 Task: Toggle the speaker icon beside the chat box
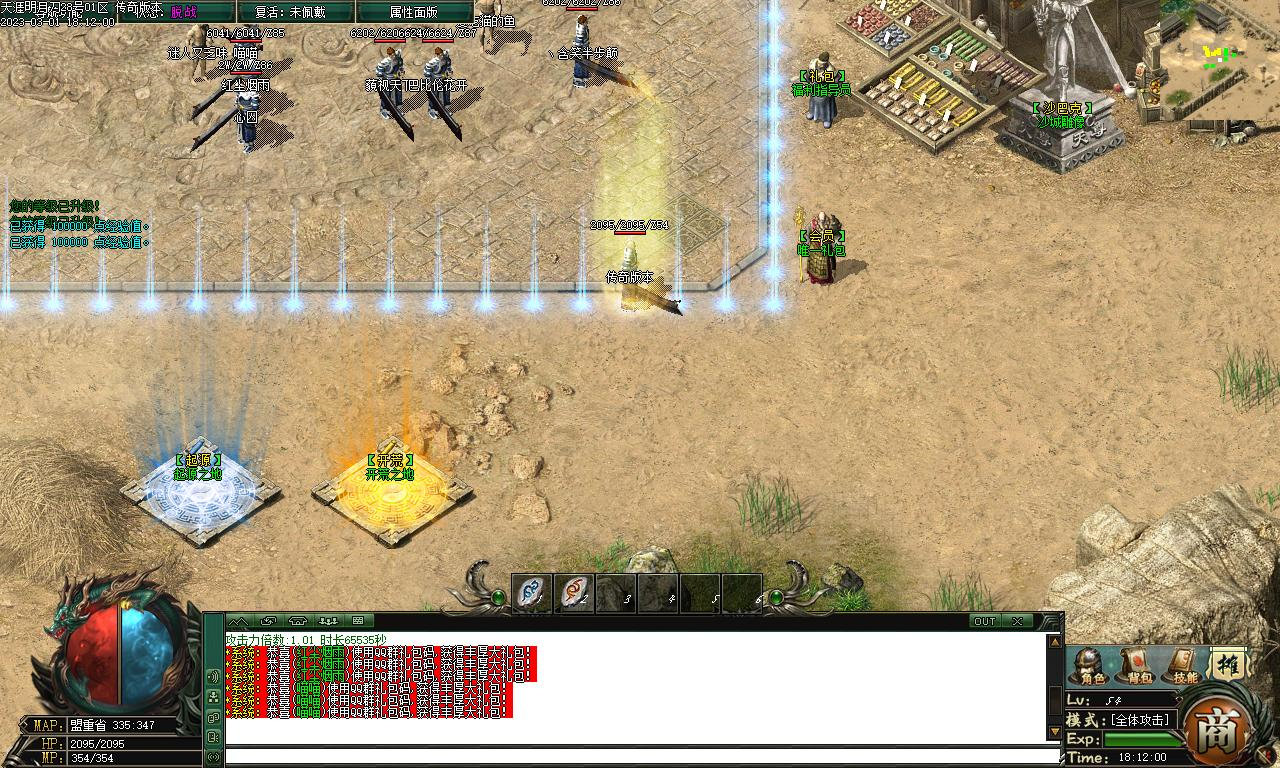click(x=214, y=675)
